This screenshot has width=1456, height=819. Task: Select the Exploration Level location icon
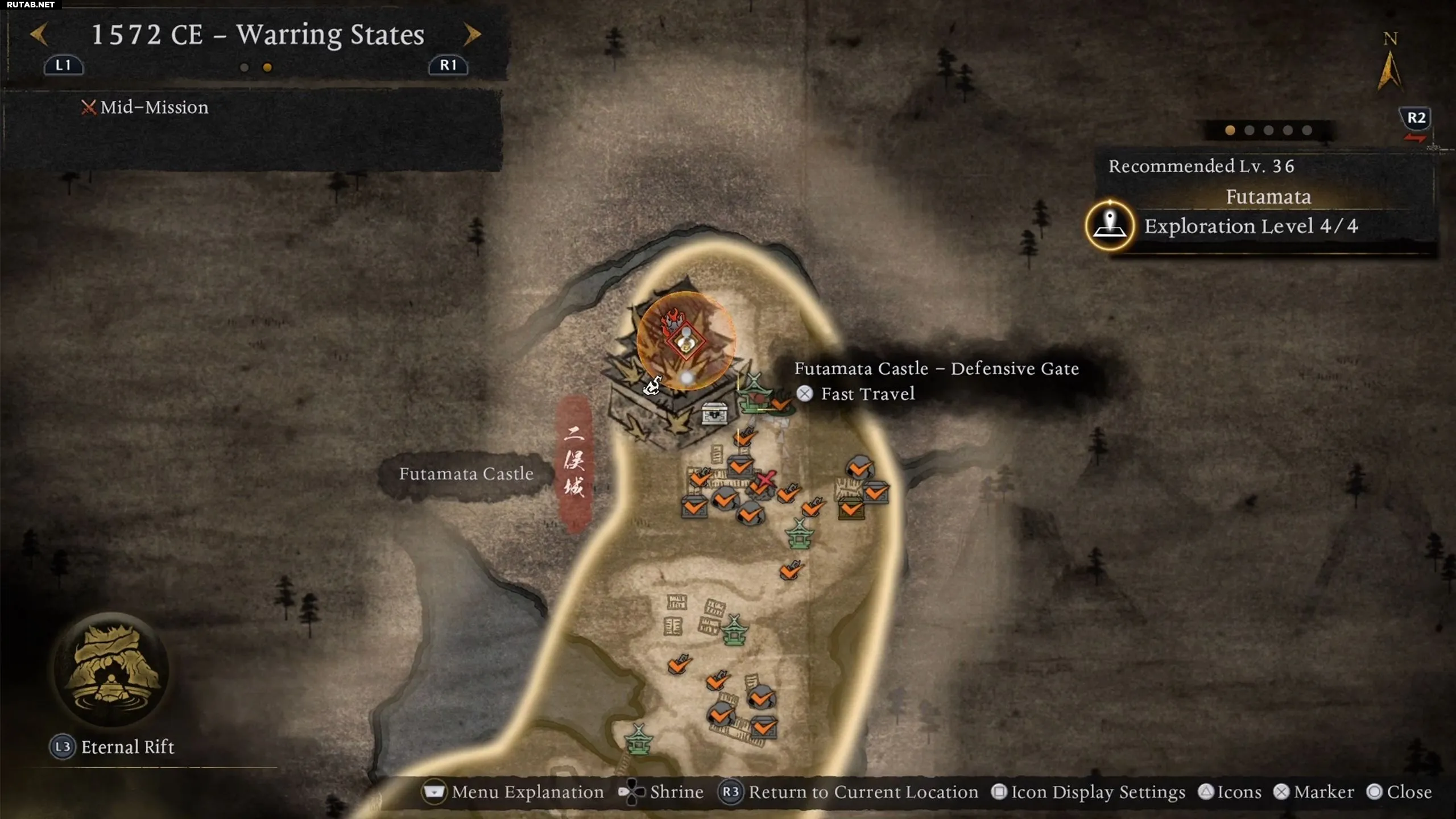[1110, 226]
